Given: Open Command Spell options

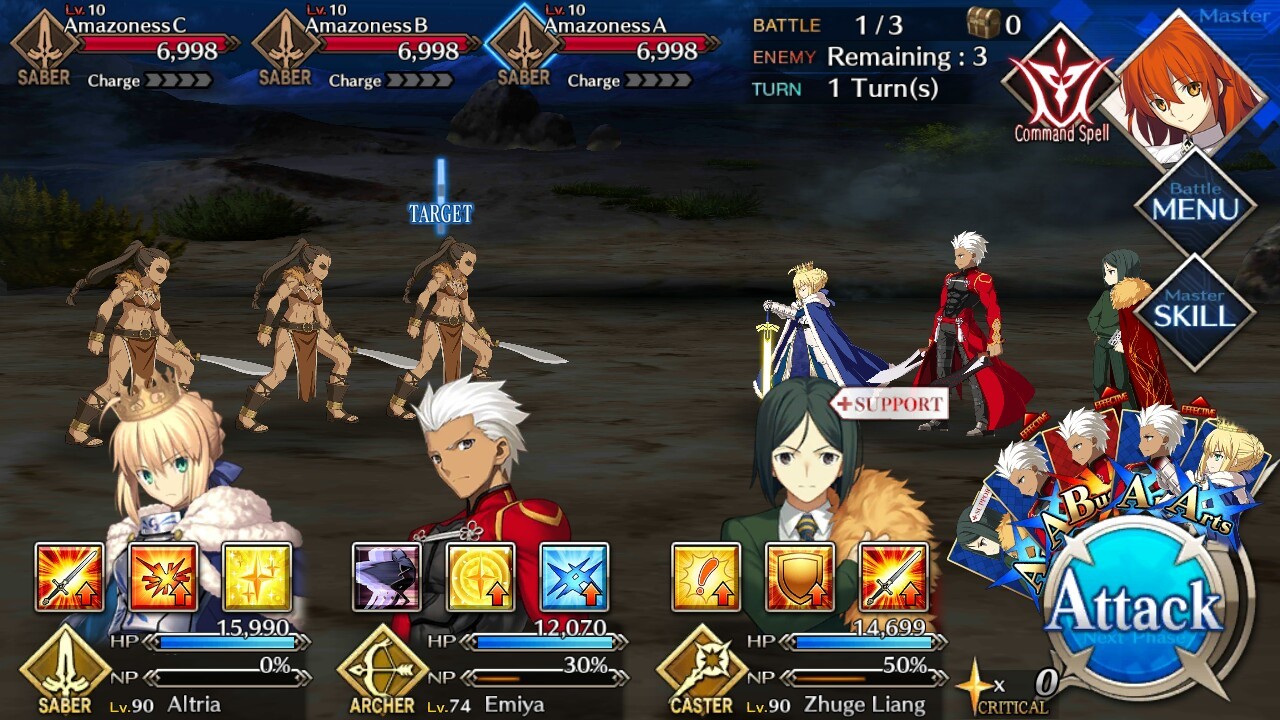Looking at the screenshot, I should 1061,85.
